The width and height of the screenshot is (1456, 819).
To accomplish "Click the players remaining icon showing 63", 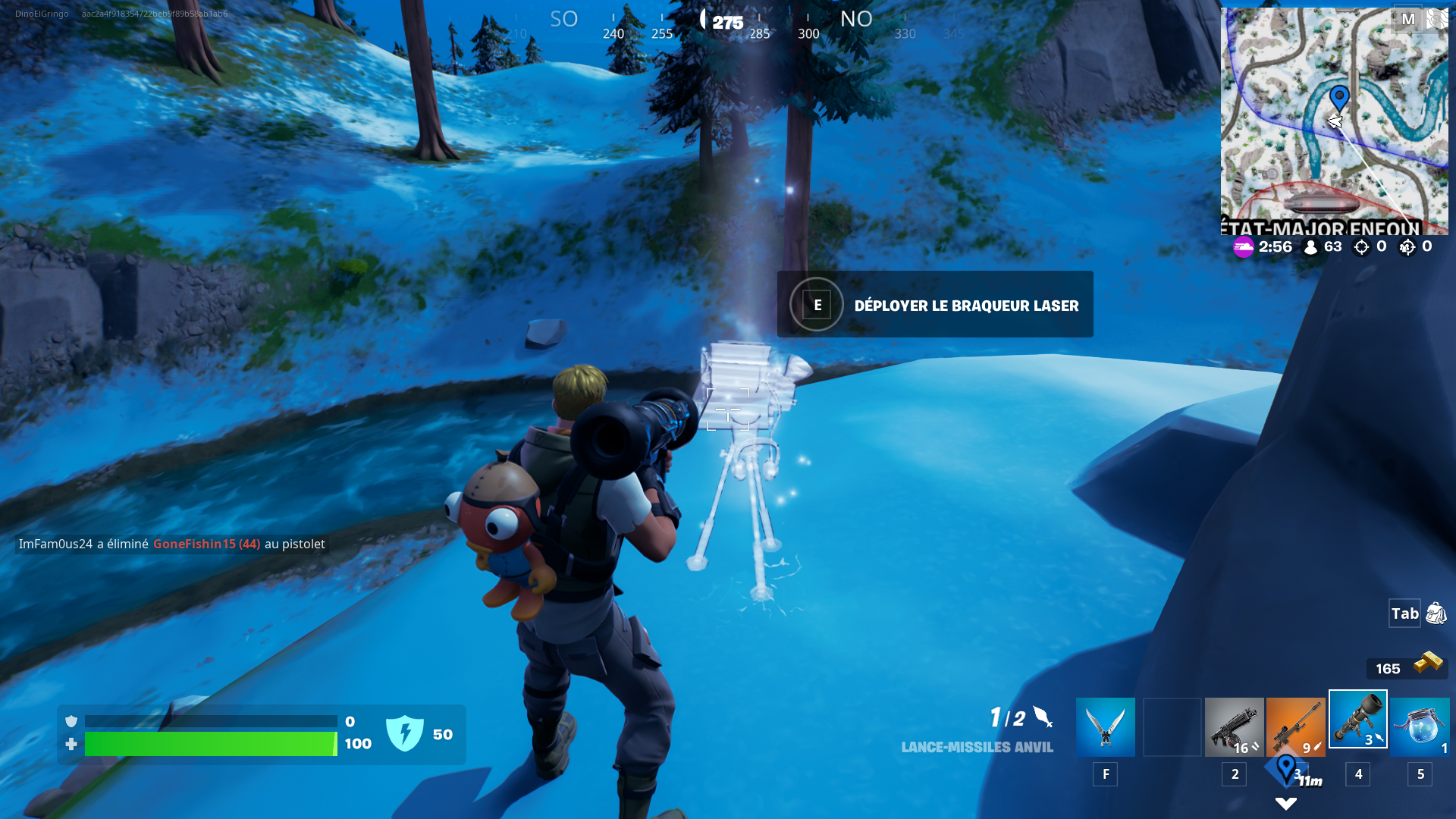I will 1310,246.
